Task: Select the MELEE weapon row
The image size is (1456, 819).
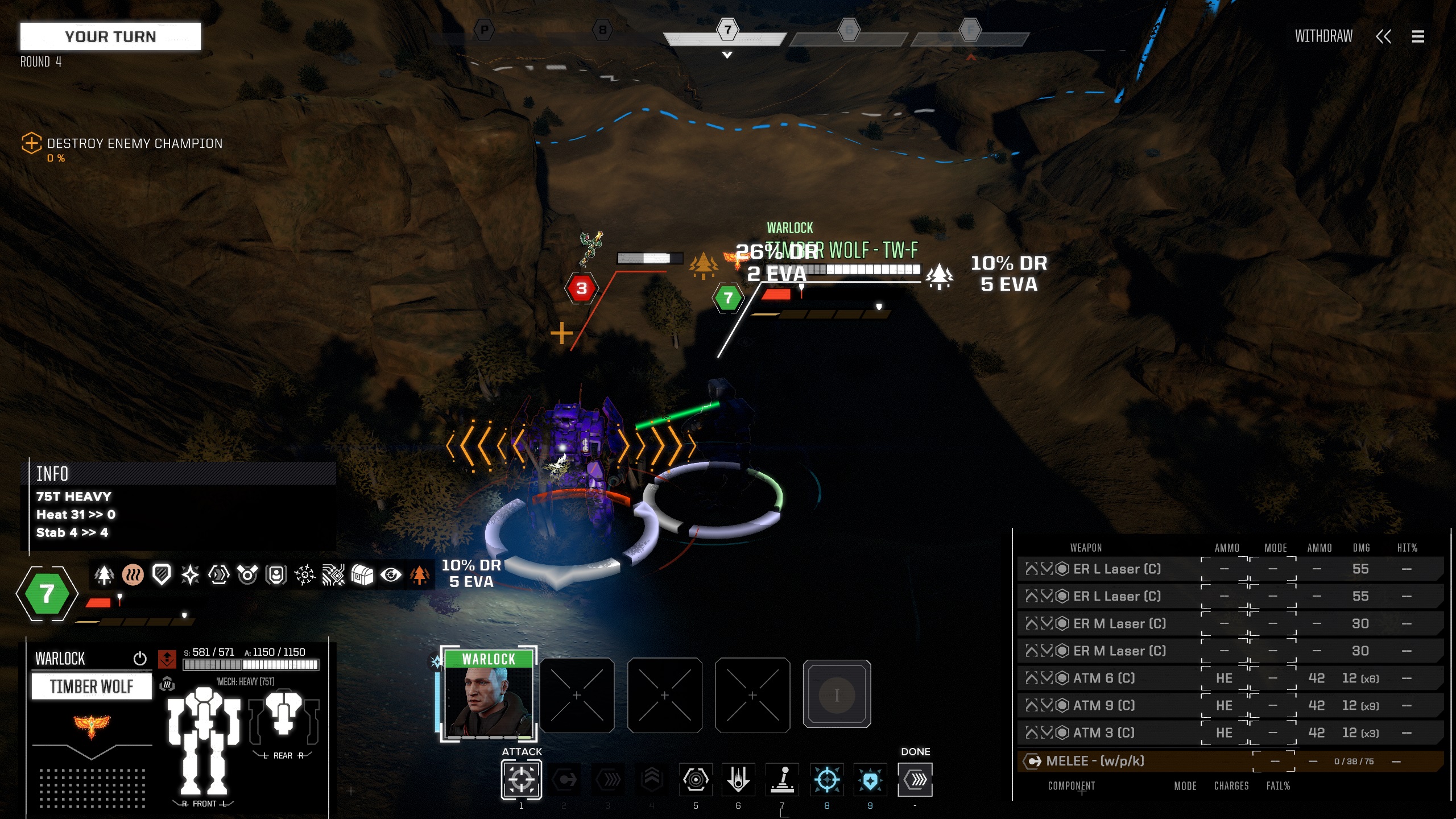Action: [x=1095, y=761]
